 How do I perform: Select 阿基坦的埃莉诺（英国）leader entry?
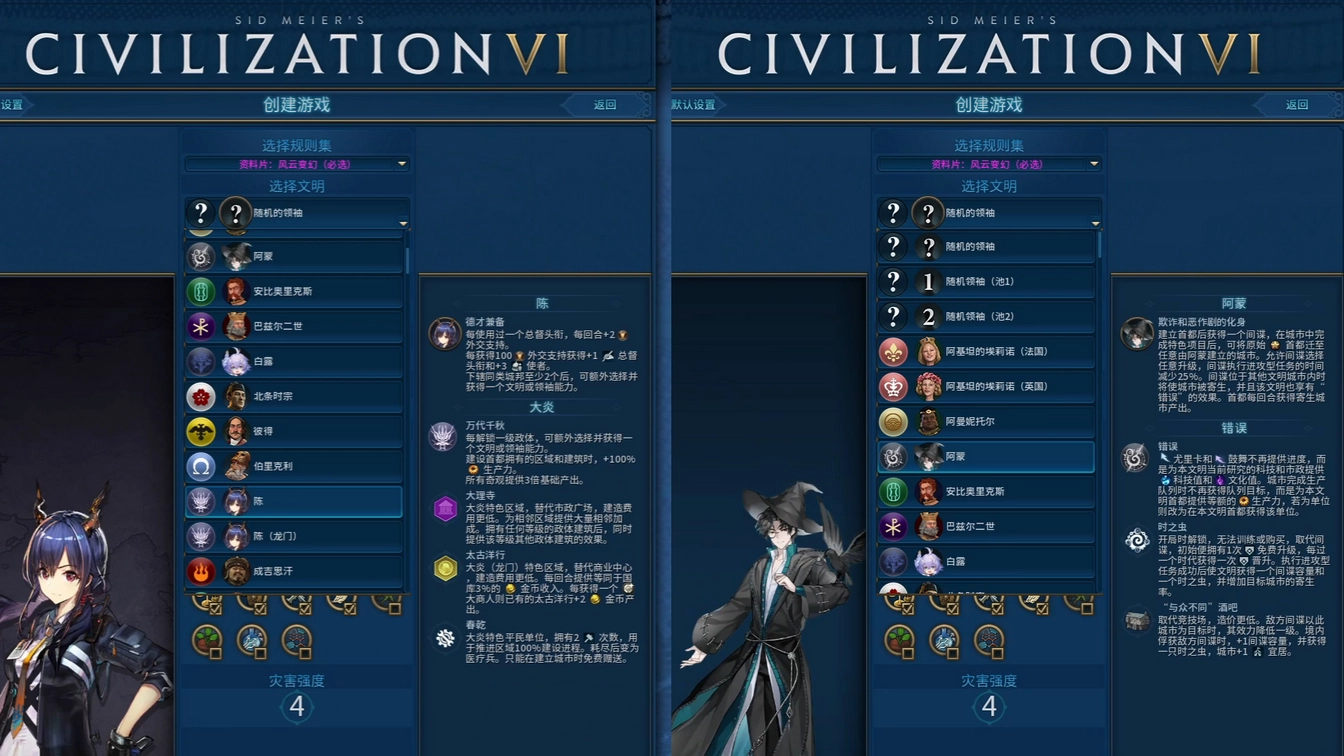986,387
